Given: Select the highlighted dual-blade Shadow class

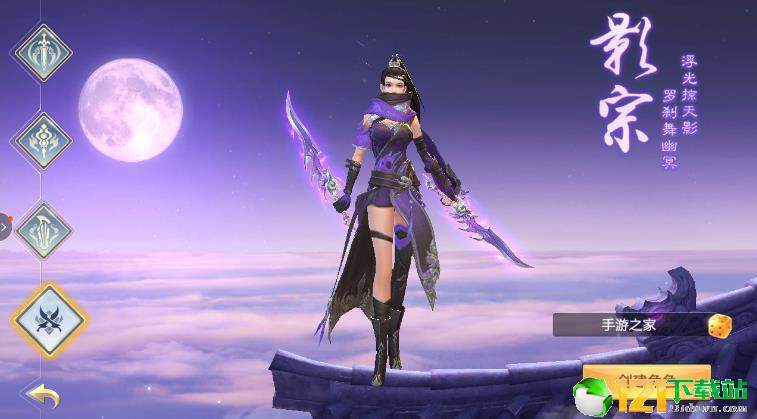Looking at the screenshot, I should (48, 319).
